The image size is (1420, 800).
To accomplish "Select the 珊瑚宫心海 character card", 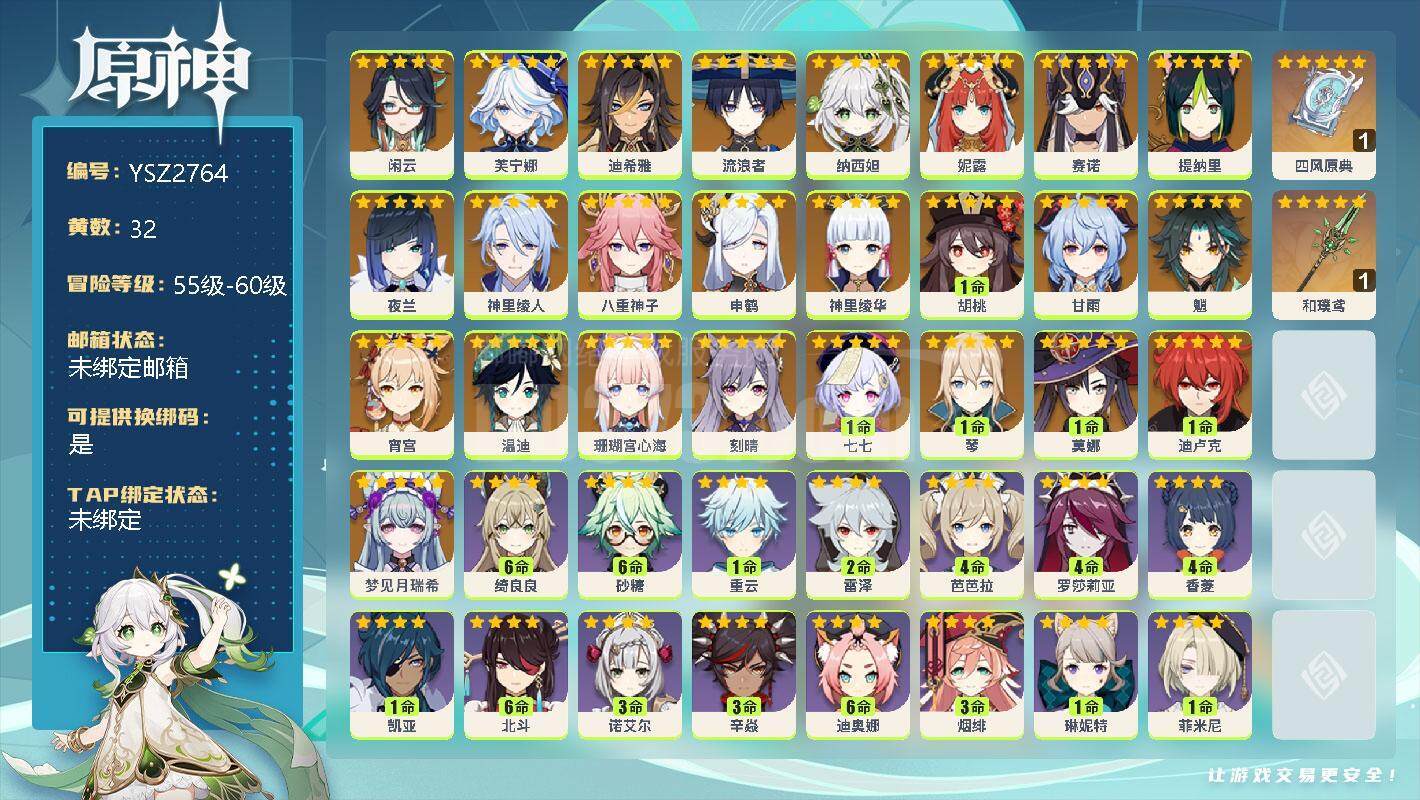I will tap(629, 394).
